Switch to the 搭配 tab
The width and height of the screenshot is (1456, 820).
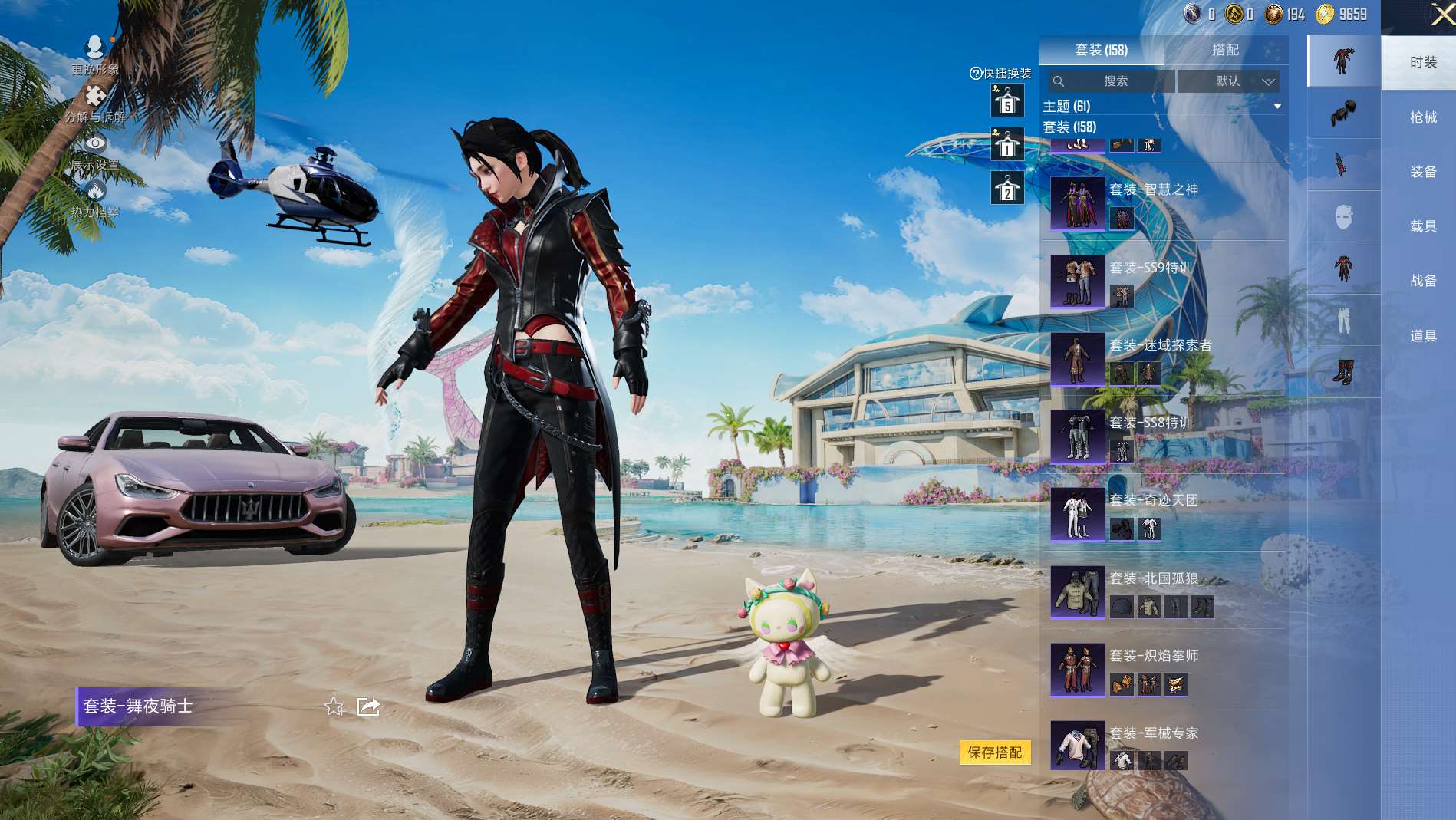[1225, 50]
